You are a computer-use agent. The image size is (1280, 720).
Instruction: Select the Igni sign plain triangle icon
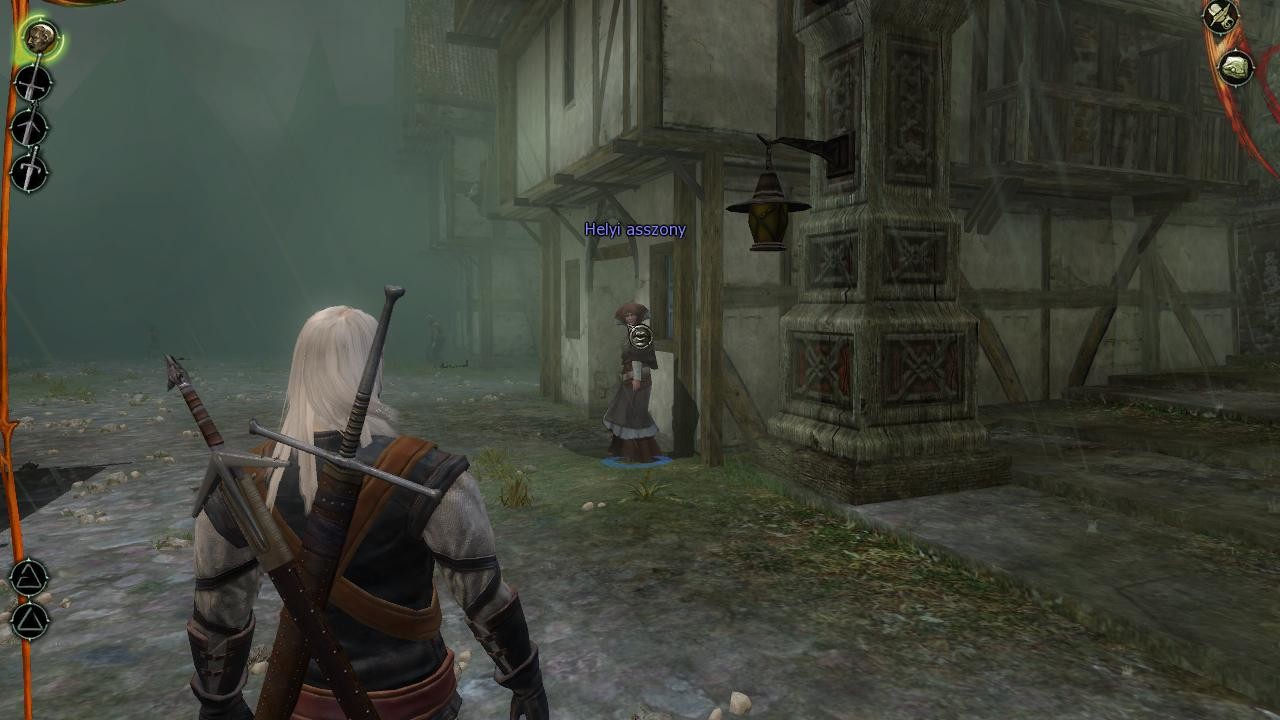pyautogui.click(x=29, y=620)
